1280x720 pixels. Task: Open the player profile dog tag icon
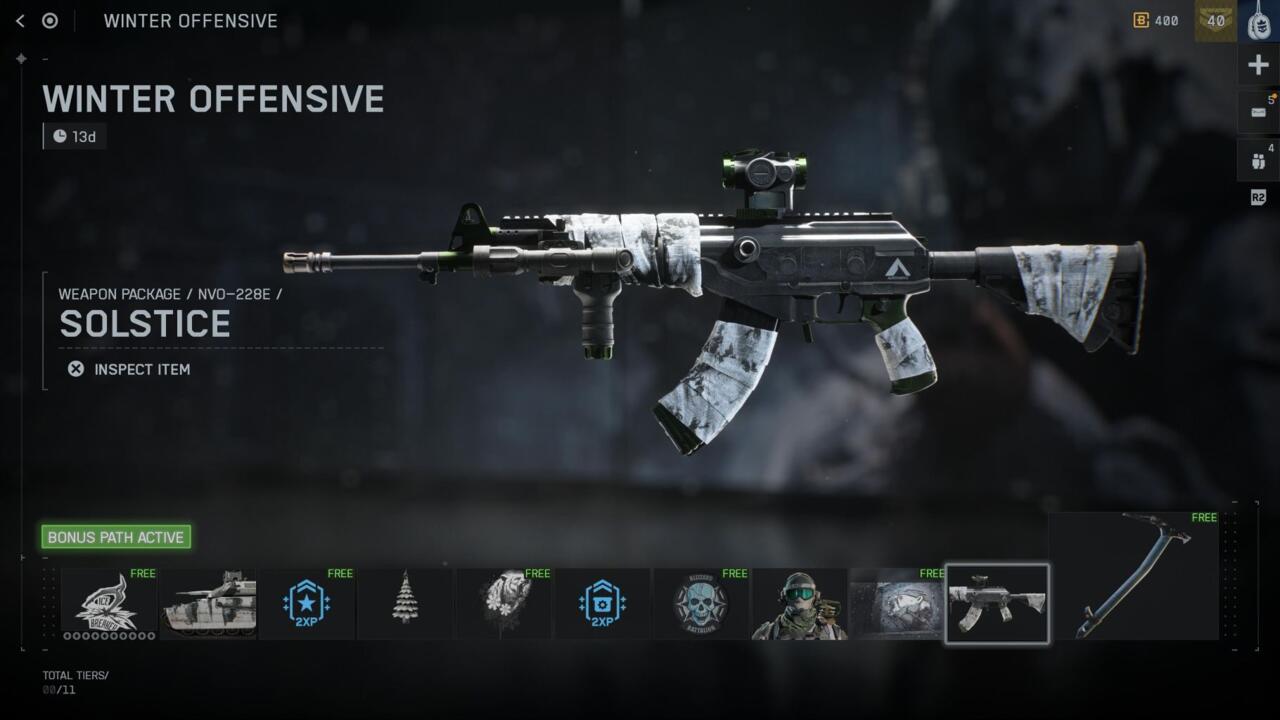click(x=1259, y=21)
